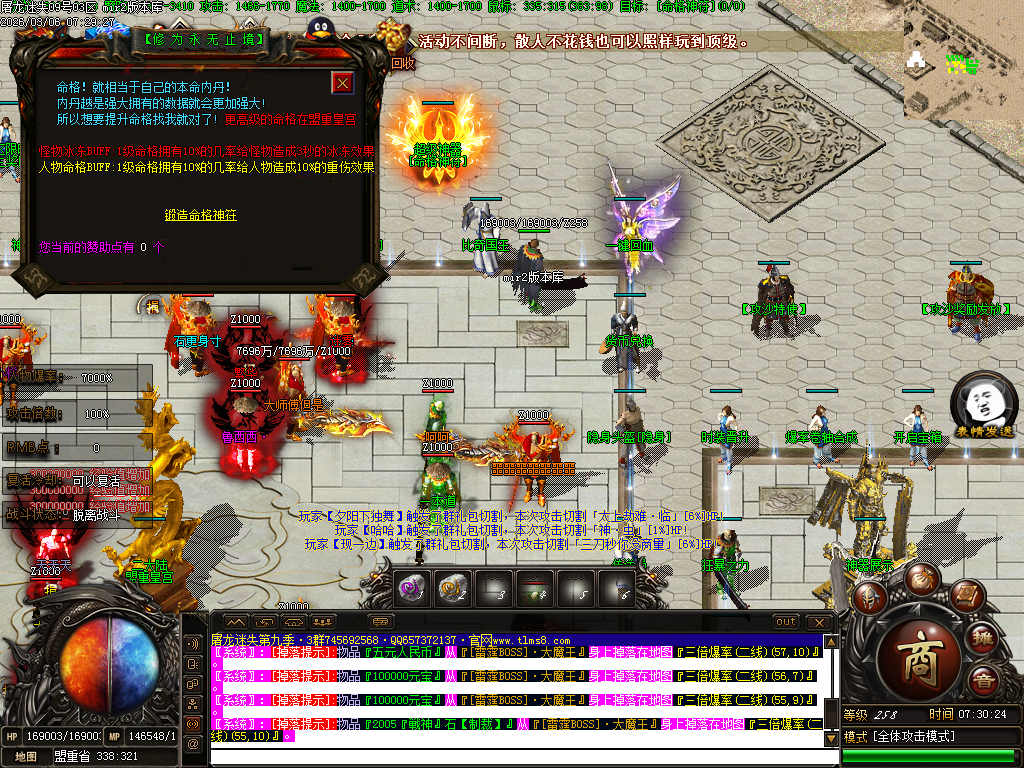Click the 地图 map button
The image size is (1024, 768).
tap(26, 756)
